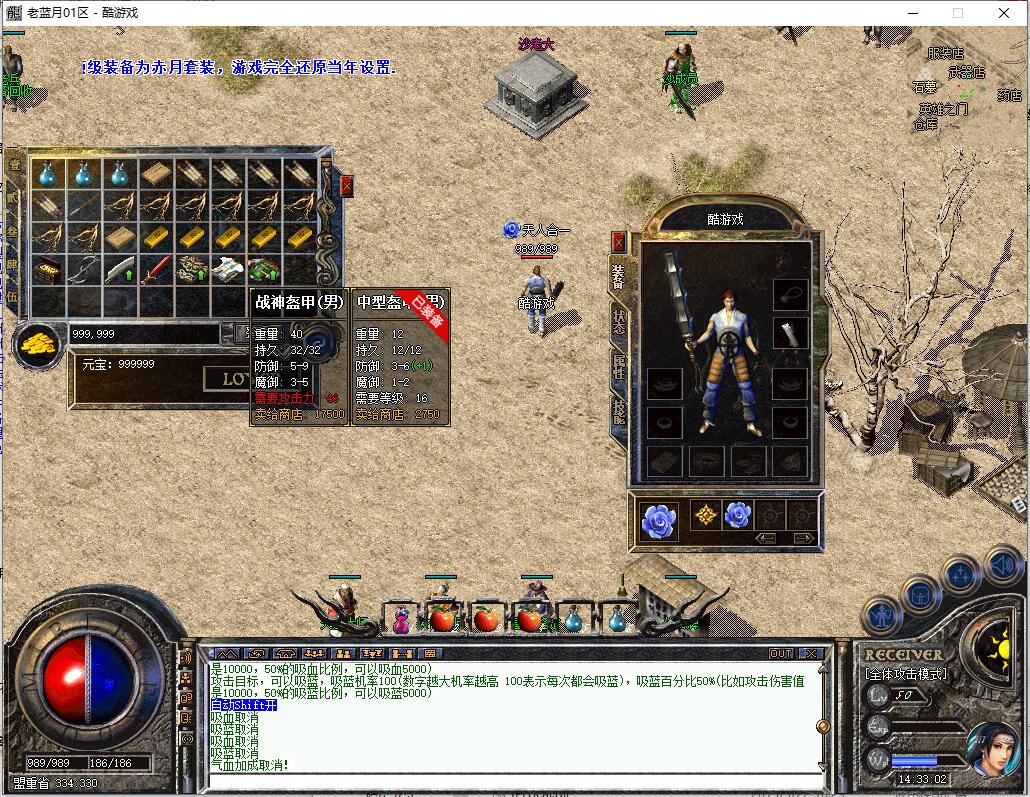Viewport: 1030px width, 797px height.
Task: Select the red sword in the bag
Action: (155, 269)
